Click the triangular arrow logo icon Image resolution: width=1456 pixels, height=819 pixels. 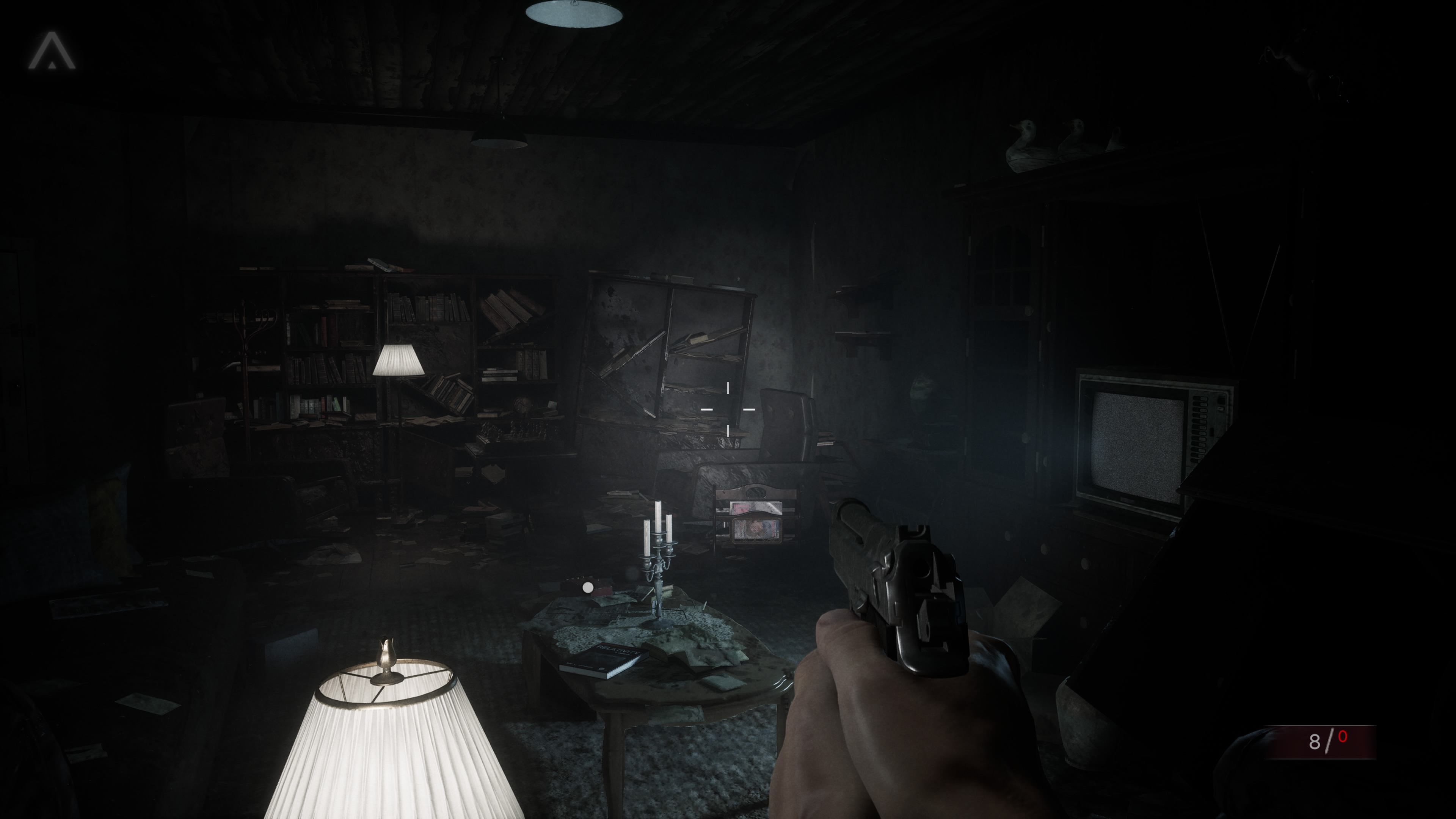tap(52, 52)
